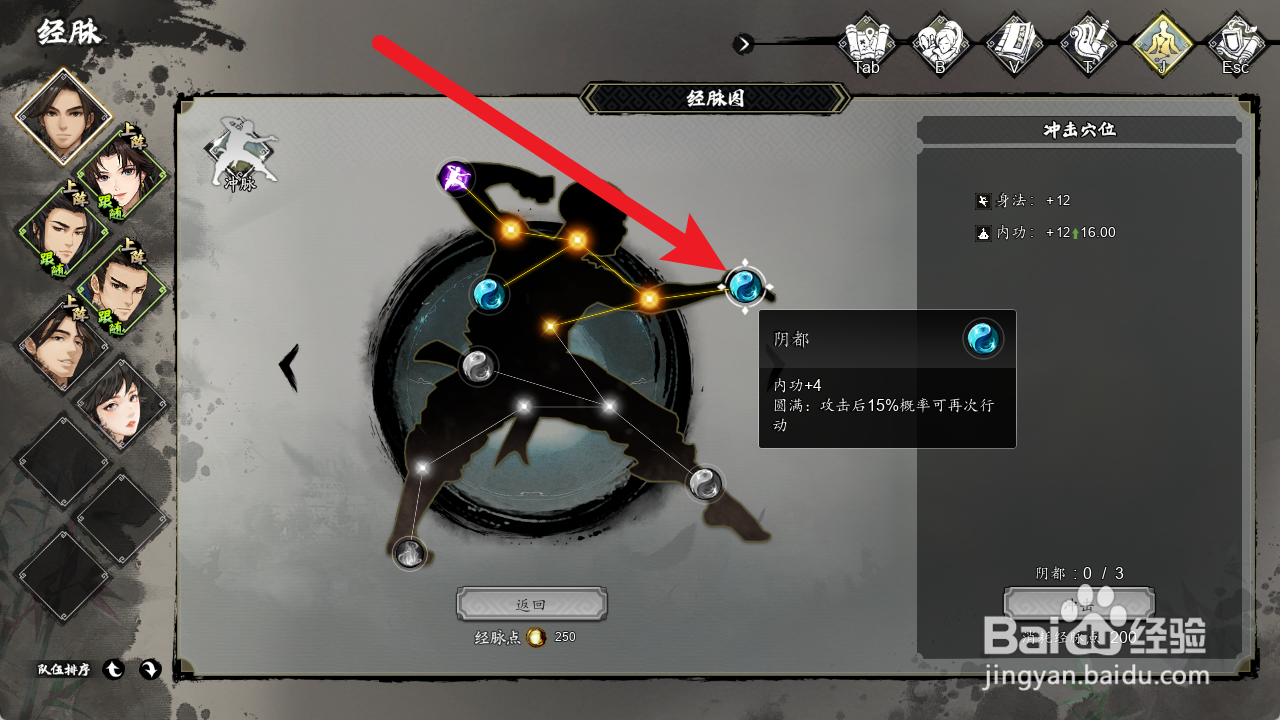This screenshot has width=1280, height=720.
Task: Click the left 队伍排序 rotate arrow
Action: [x=114, y=670]
